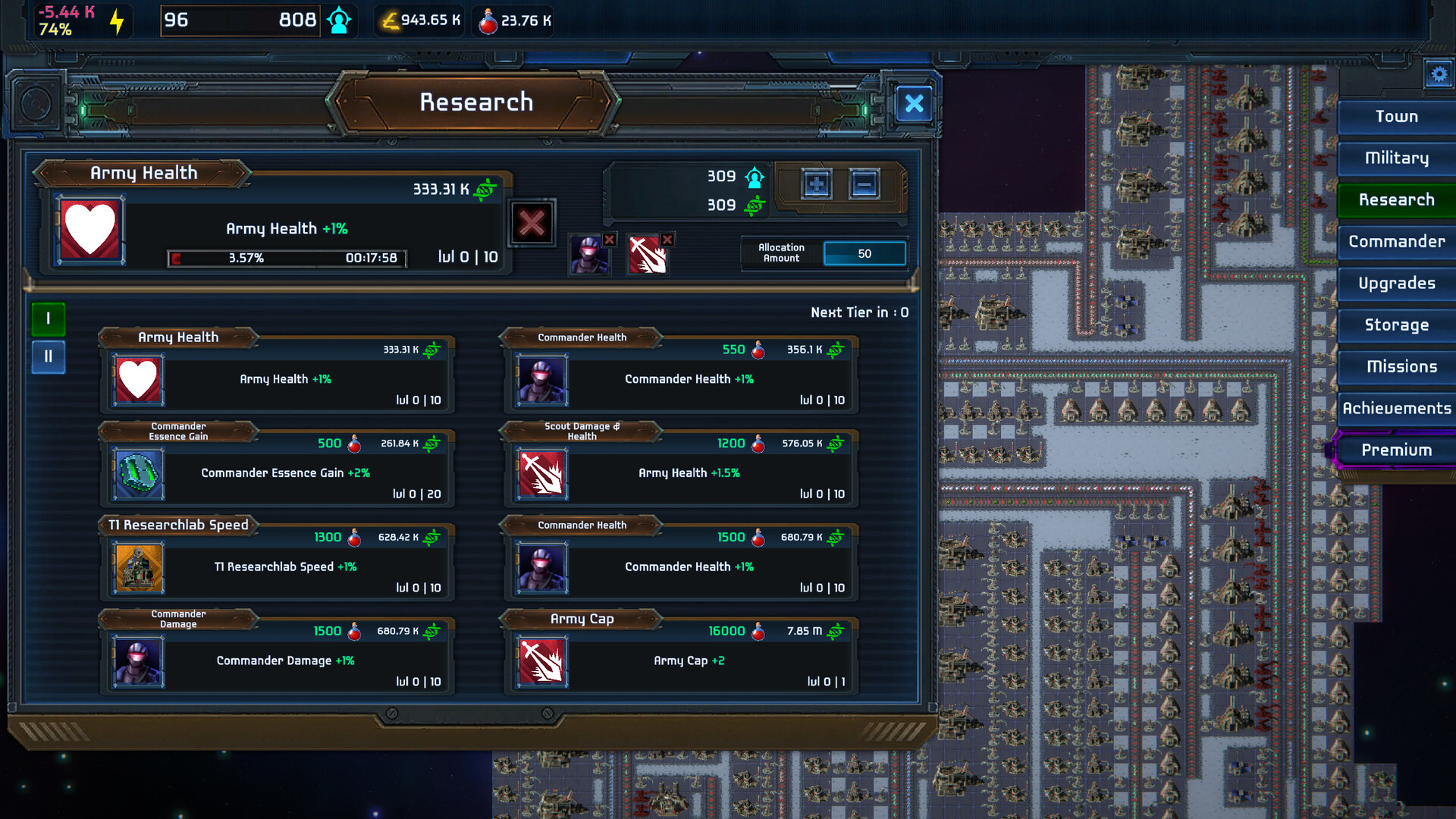Open the Achievements tab
Viewport: 1456px width, 819px height.
pos(1398,409)
